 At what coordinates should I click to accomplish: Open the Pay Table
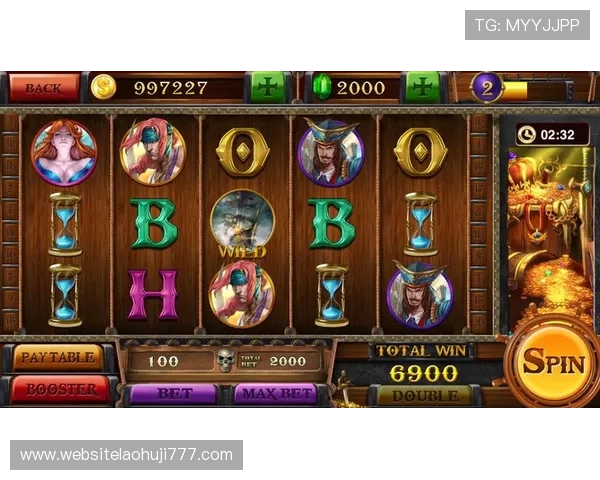(x=58, y=357)
